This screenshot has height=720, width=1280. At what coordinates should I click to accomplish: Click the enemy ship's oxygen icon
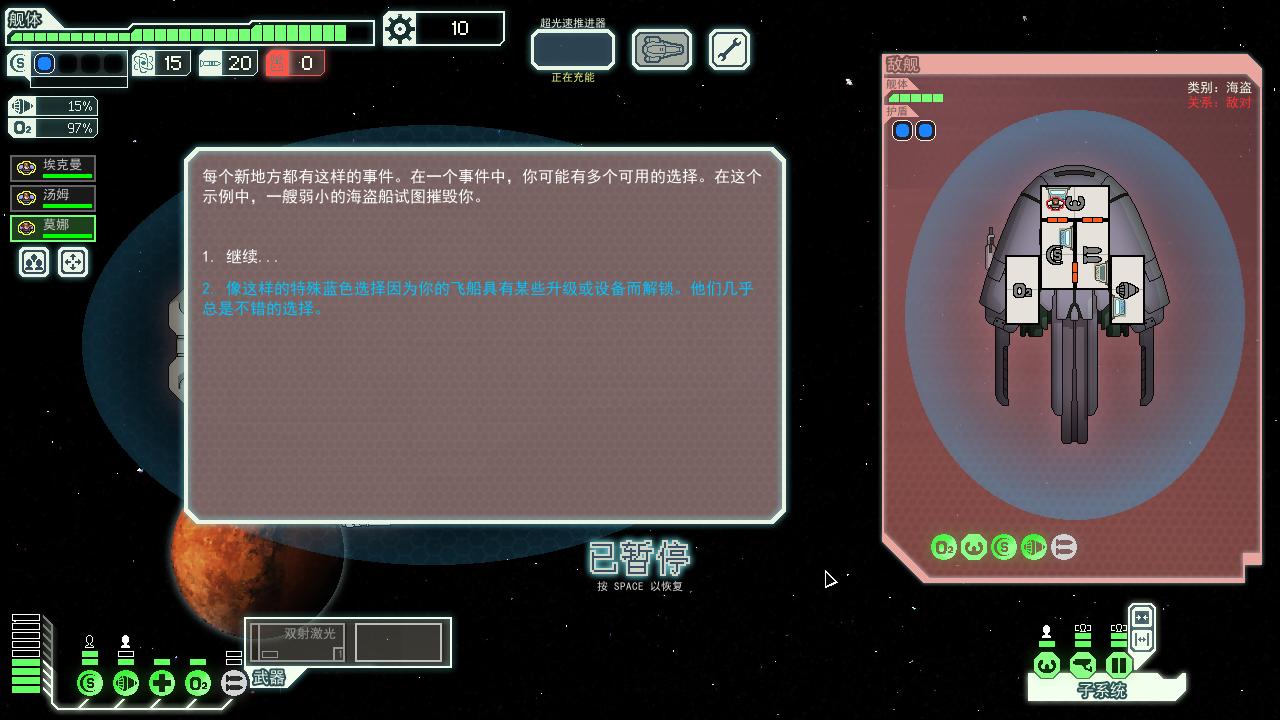click(941, 547)
